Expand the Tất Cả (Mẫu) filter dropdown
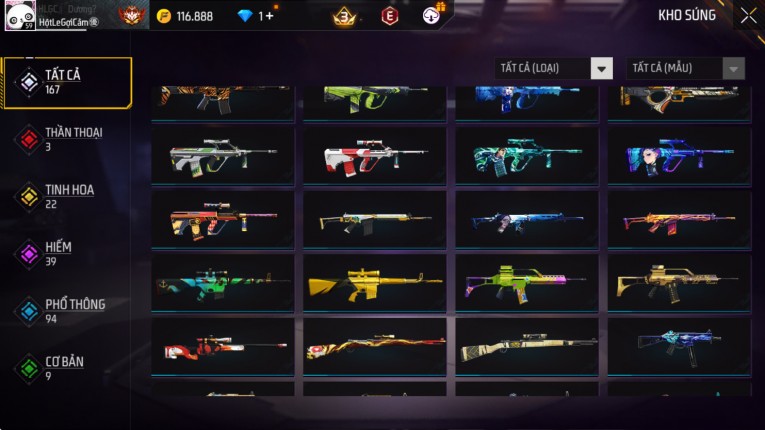 click(685, 68)
